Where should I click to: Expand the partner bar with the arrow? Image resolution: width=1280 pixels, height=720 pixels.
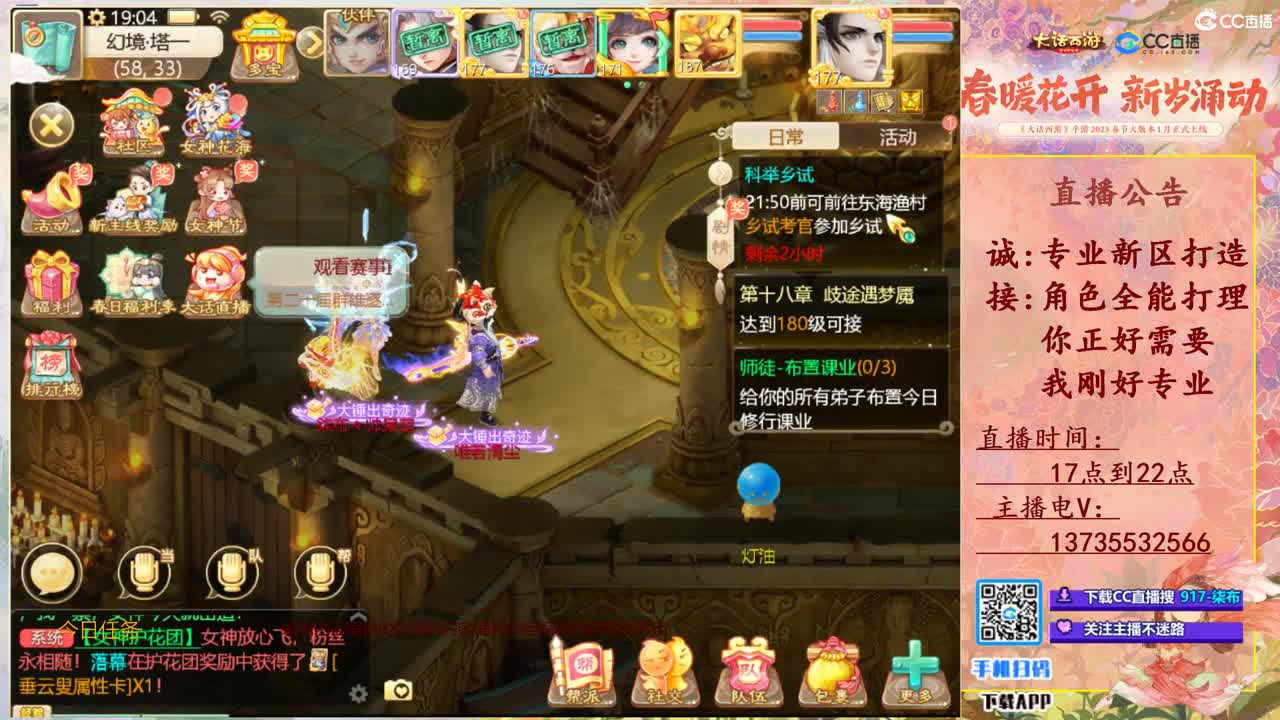pyautogui.click(x=307, y=42)
